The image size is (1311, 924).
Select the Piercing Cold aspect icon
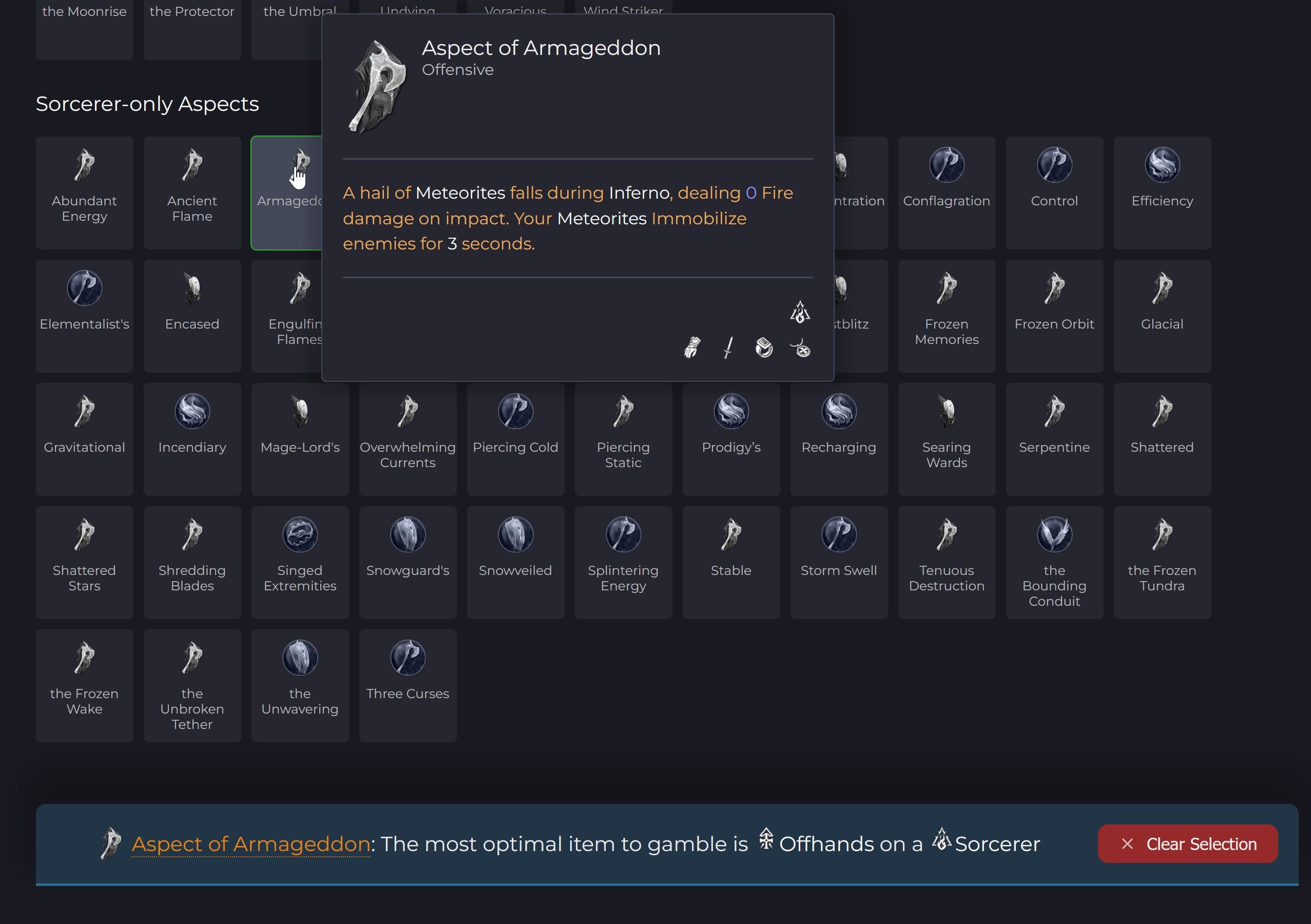coord(515,411)
